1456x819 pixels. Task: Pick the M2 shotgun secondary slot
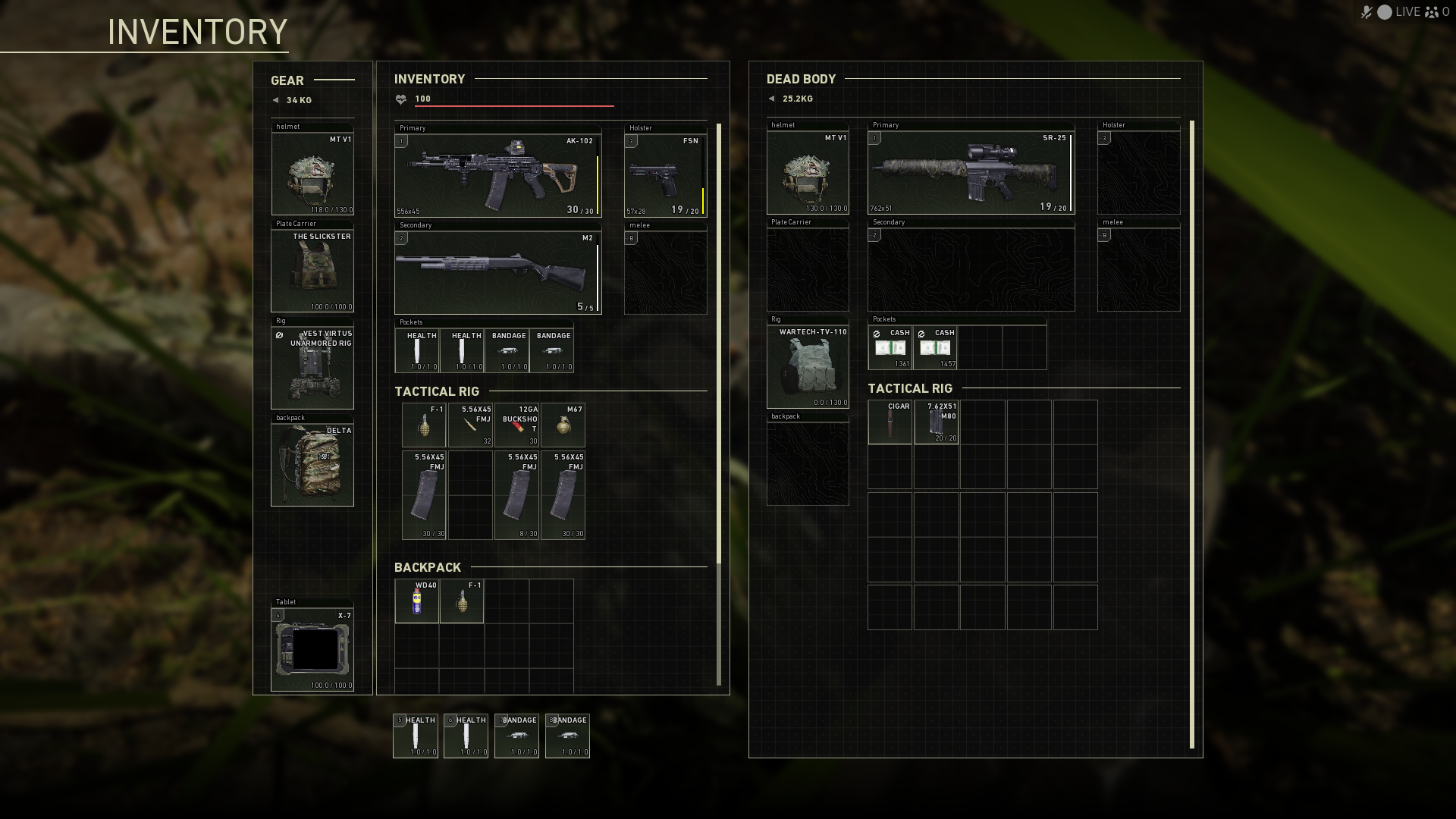(497, 272)
